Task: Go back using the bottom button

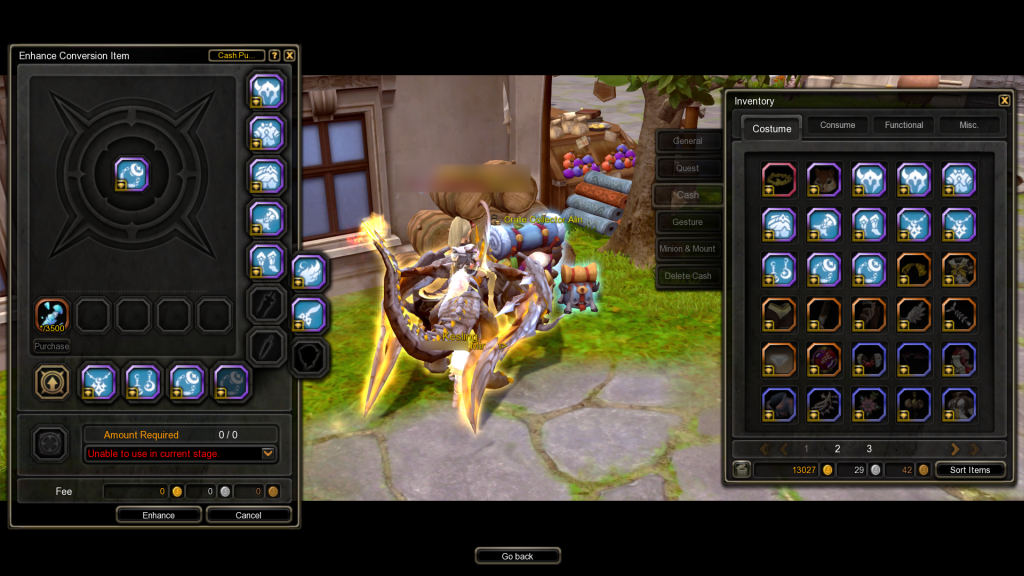Action: click(x=517, y=556)
